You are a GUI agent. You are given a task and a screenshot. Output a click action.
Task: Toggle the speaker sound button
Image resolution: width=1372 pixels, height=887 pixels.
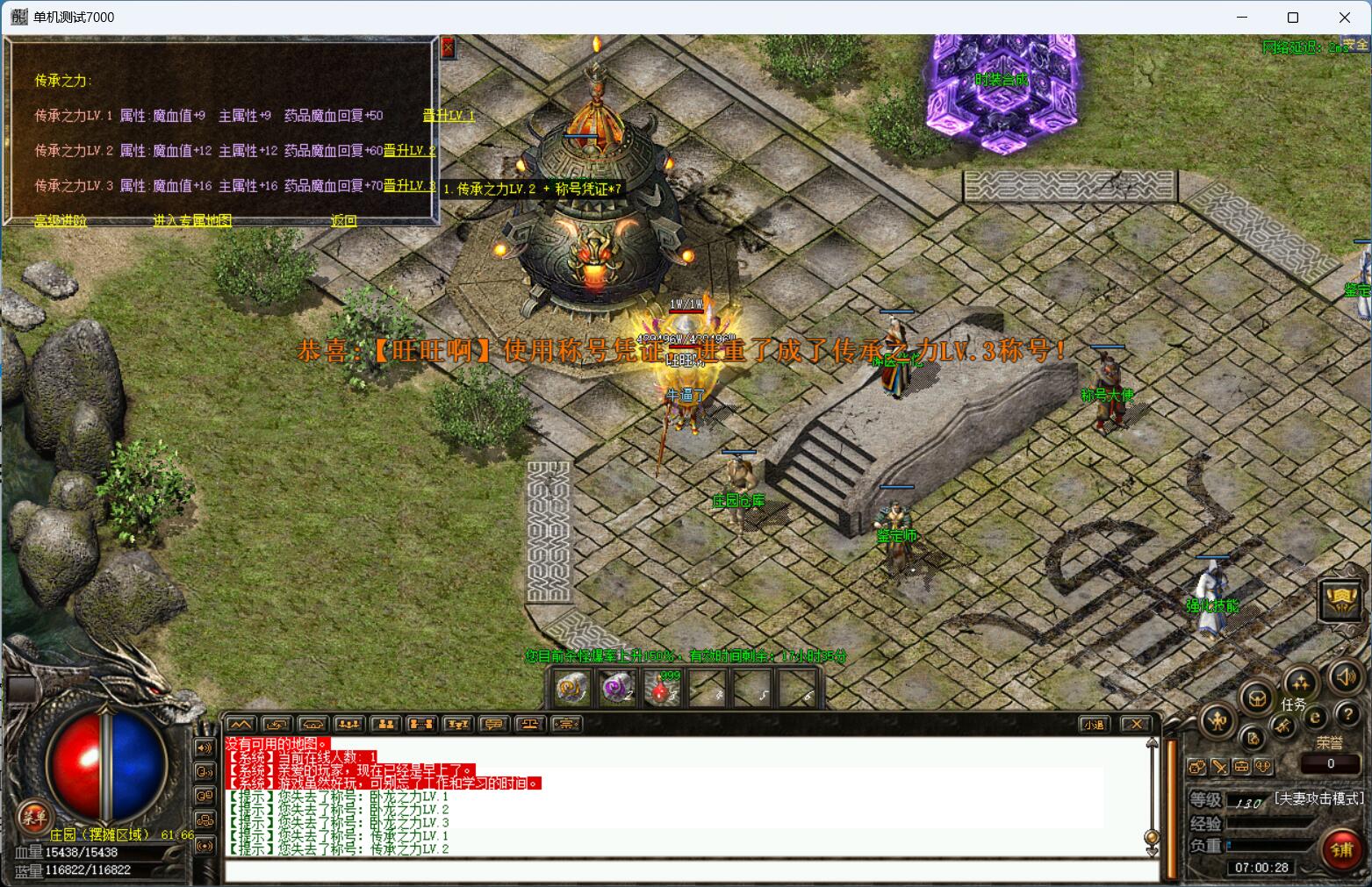[1346, 677]
